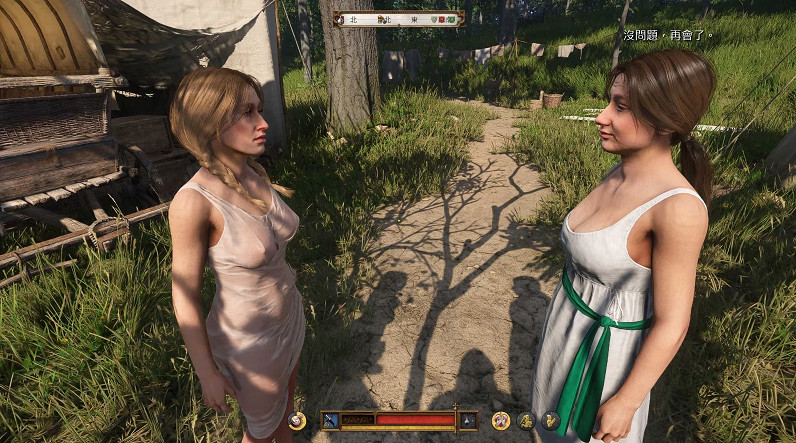Click the gold-ringed red status icon

(x=501, y=421)
